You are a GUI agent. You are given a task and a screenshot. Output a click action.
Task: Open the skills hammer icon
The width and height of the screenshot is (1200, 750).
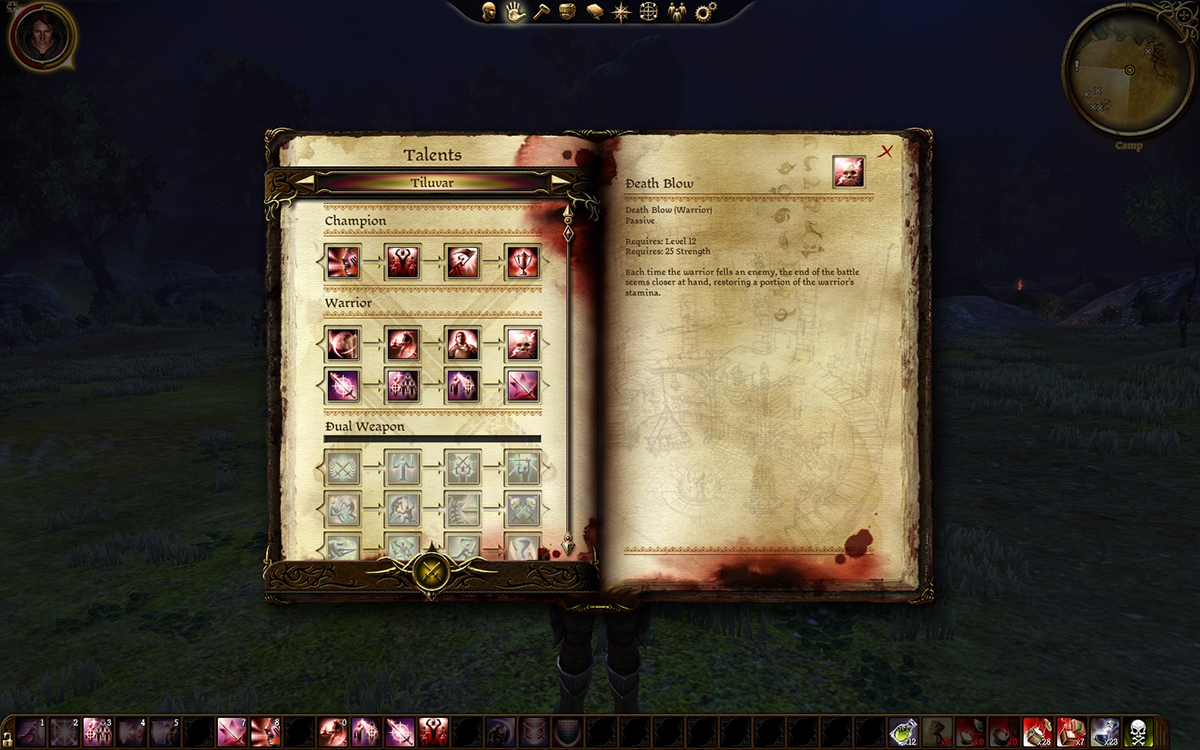[x=541, y=12]
